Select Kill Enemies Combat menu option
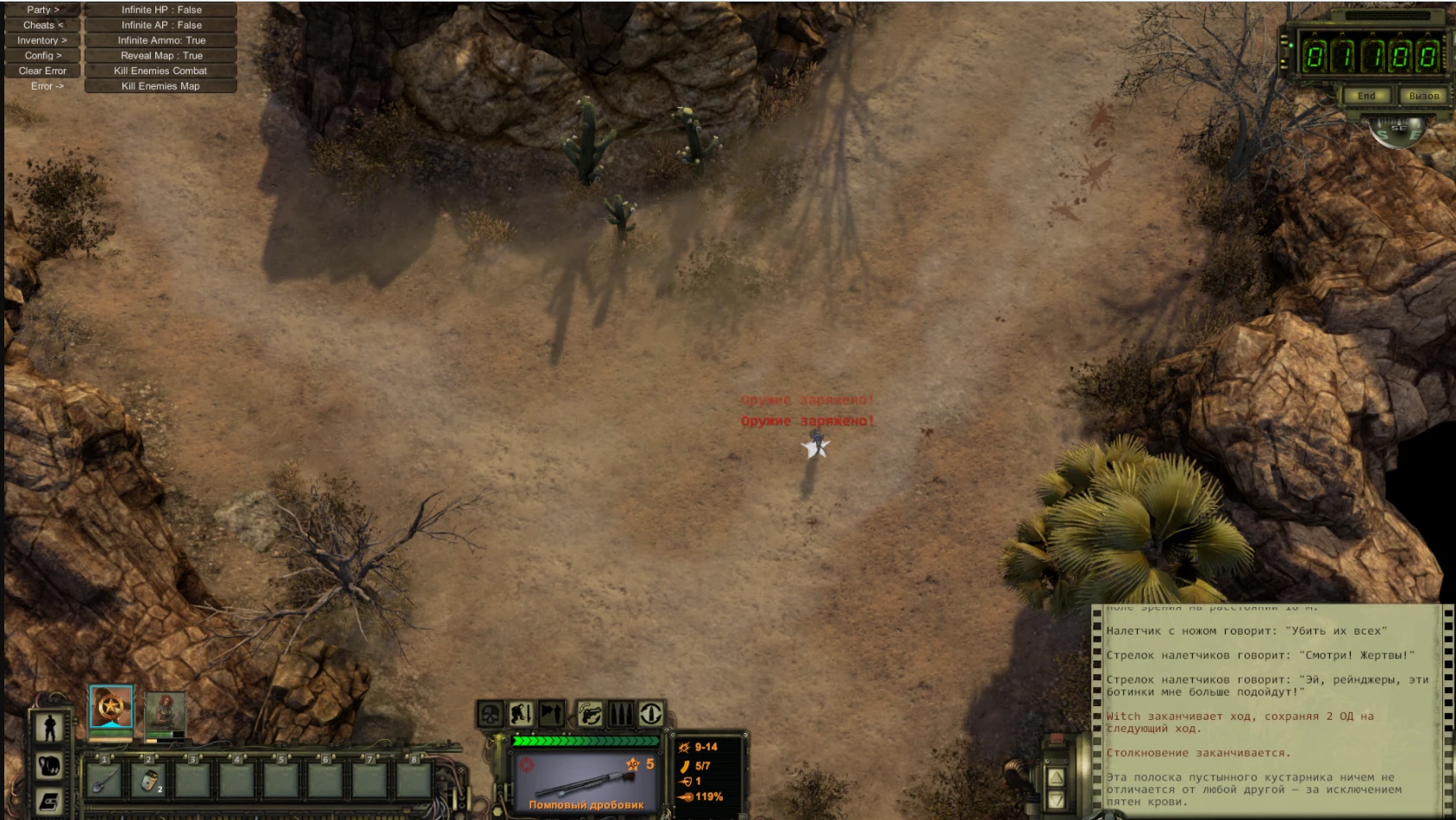This screenshot has width=1456, height=820. 159,71
